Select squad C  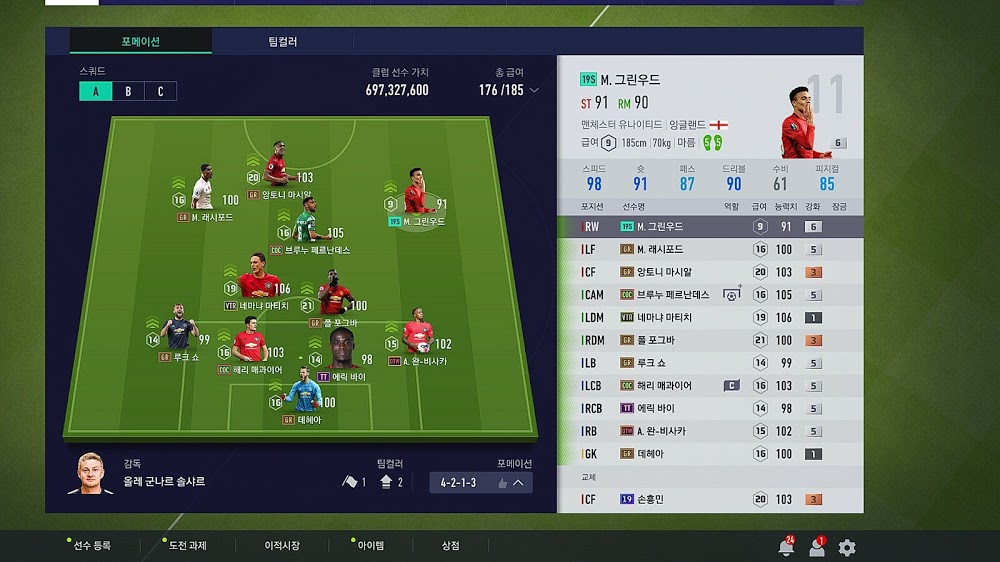[x=160, y=91]
